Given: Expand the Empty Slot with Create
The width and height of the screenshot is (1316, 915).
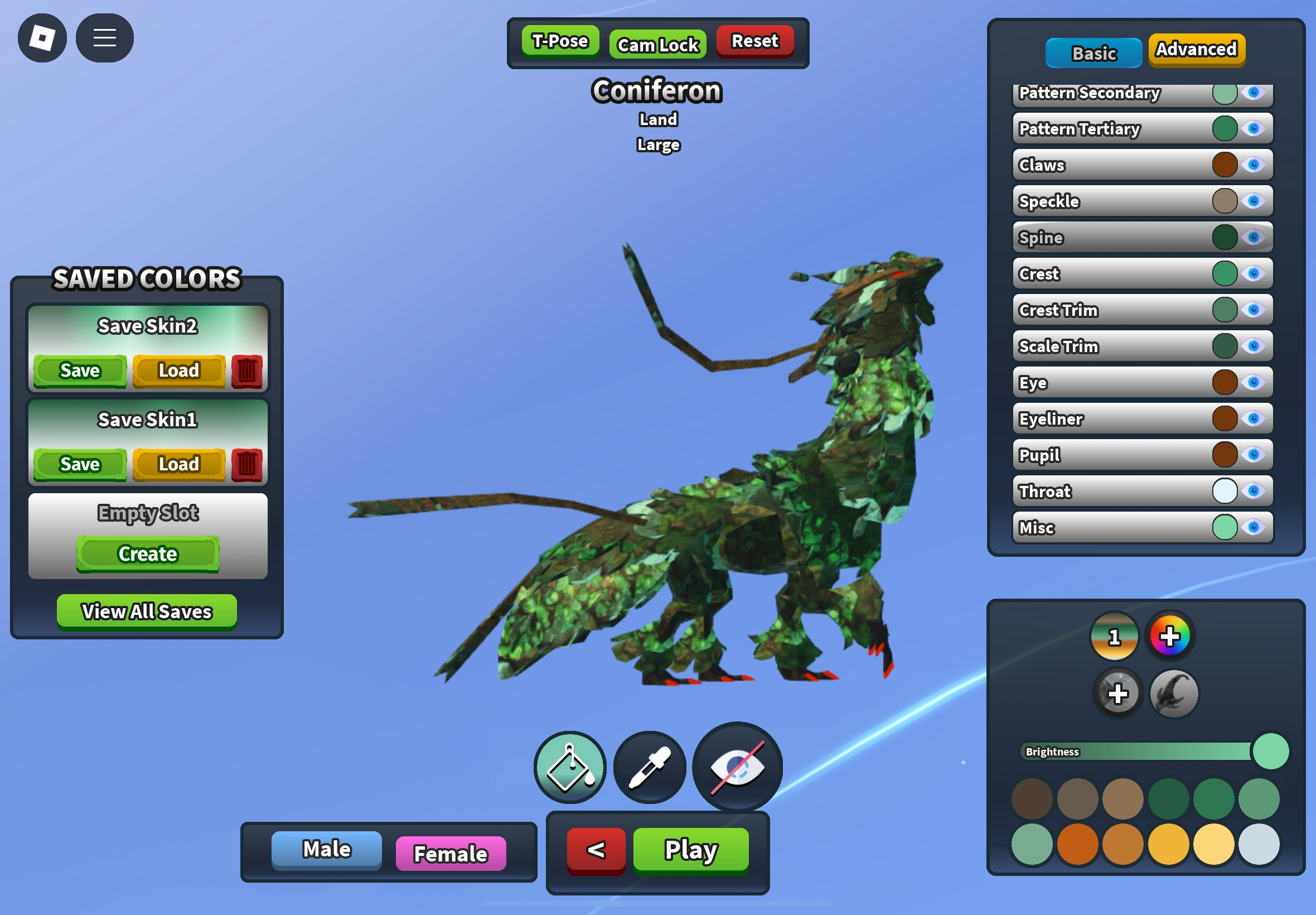Looking at the screenshot, I should click(147, 553).
